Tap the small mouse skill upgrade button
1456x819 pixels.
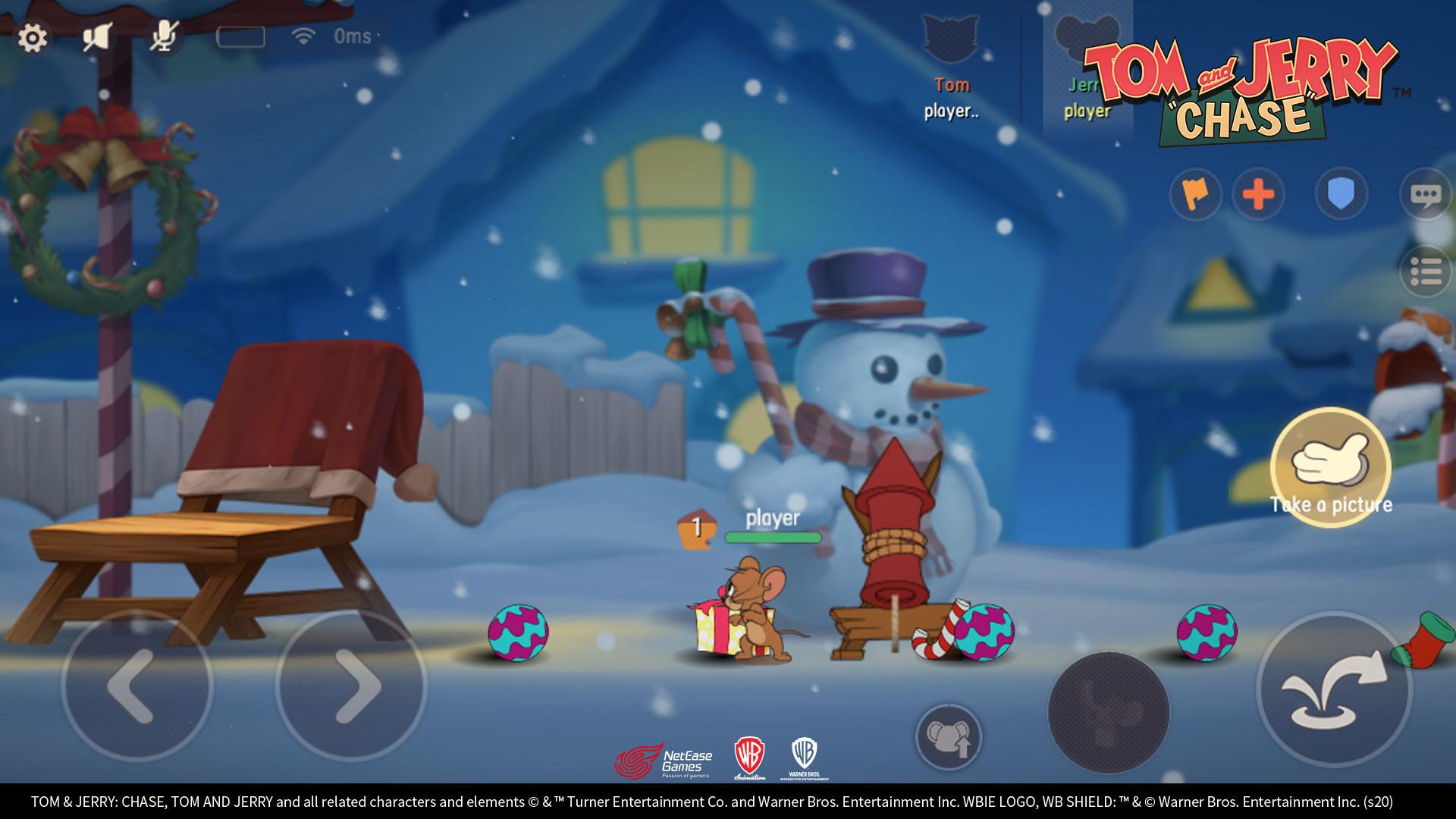coord(948,736)
